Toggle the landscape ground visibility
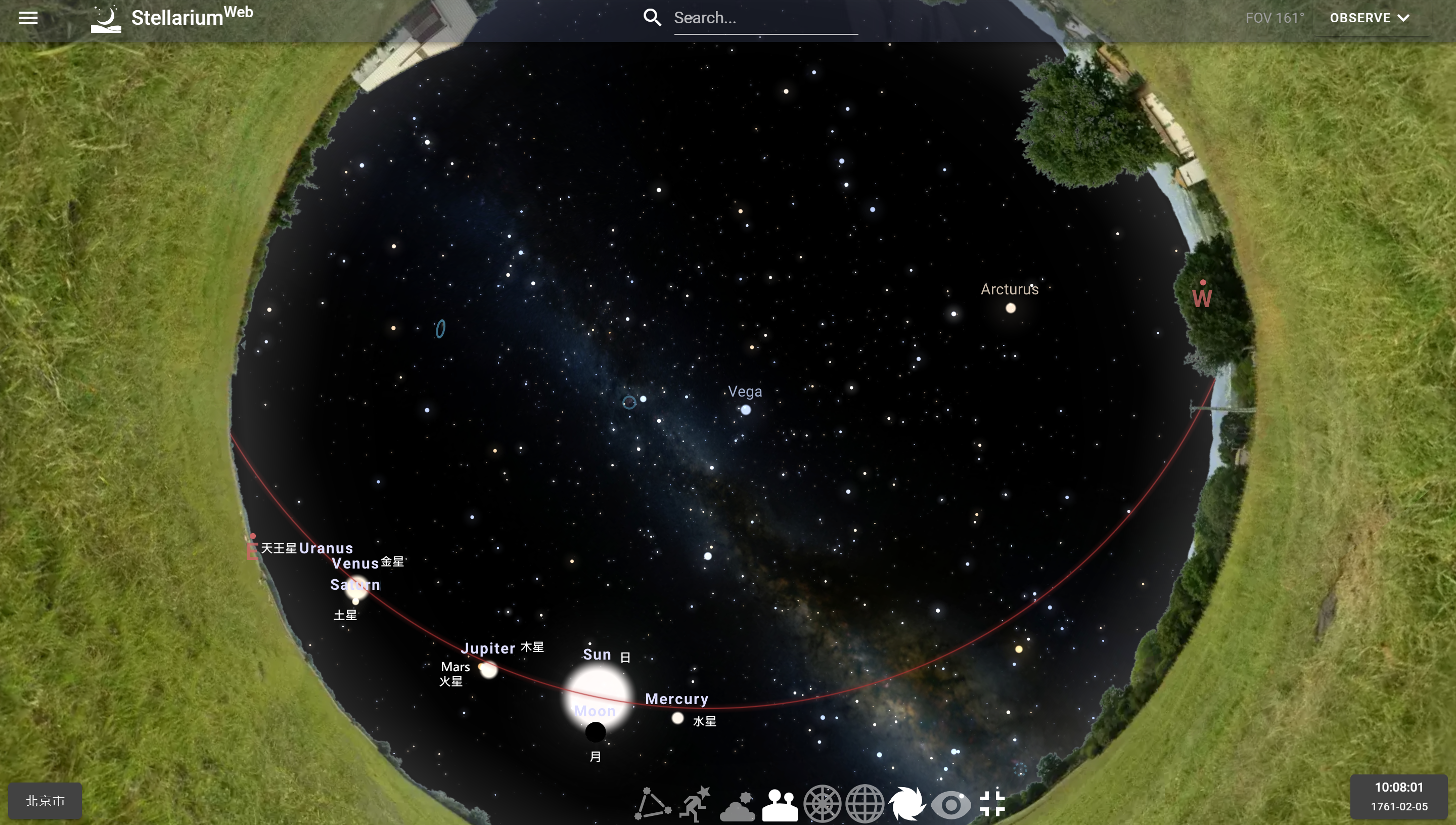 [x=779, y=805]
